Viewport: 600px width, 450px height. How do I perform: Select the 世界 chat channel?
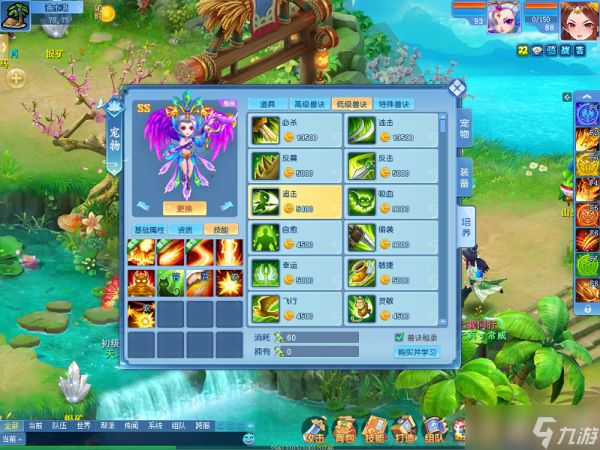click(x=84, y=425)
